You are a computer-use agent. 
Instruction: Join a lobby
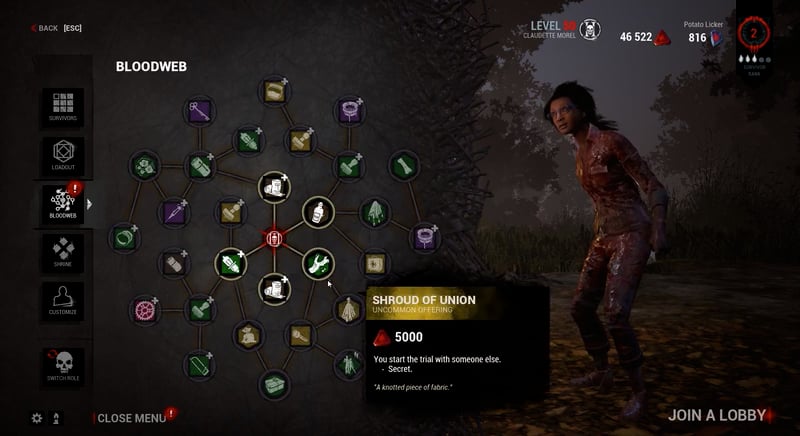716,415
